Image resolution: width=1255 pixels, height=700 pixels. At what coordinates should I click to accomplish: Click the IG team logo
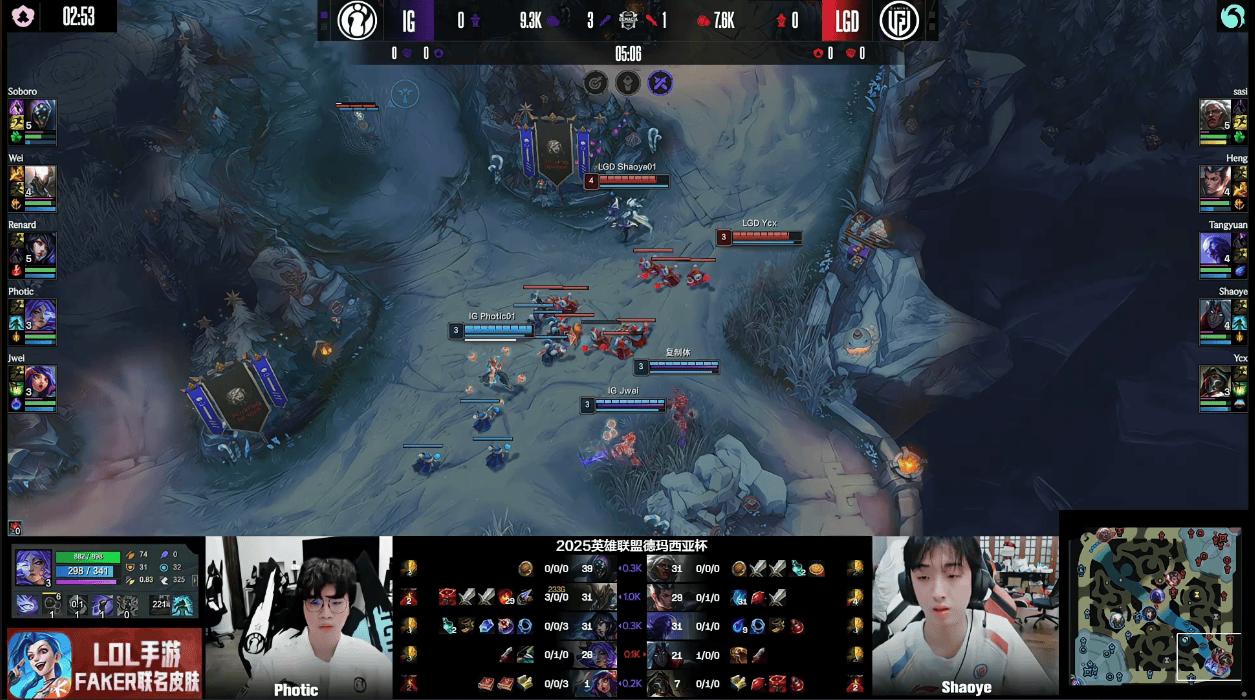[x=357, y=20]
